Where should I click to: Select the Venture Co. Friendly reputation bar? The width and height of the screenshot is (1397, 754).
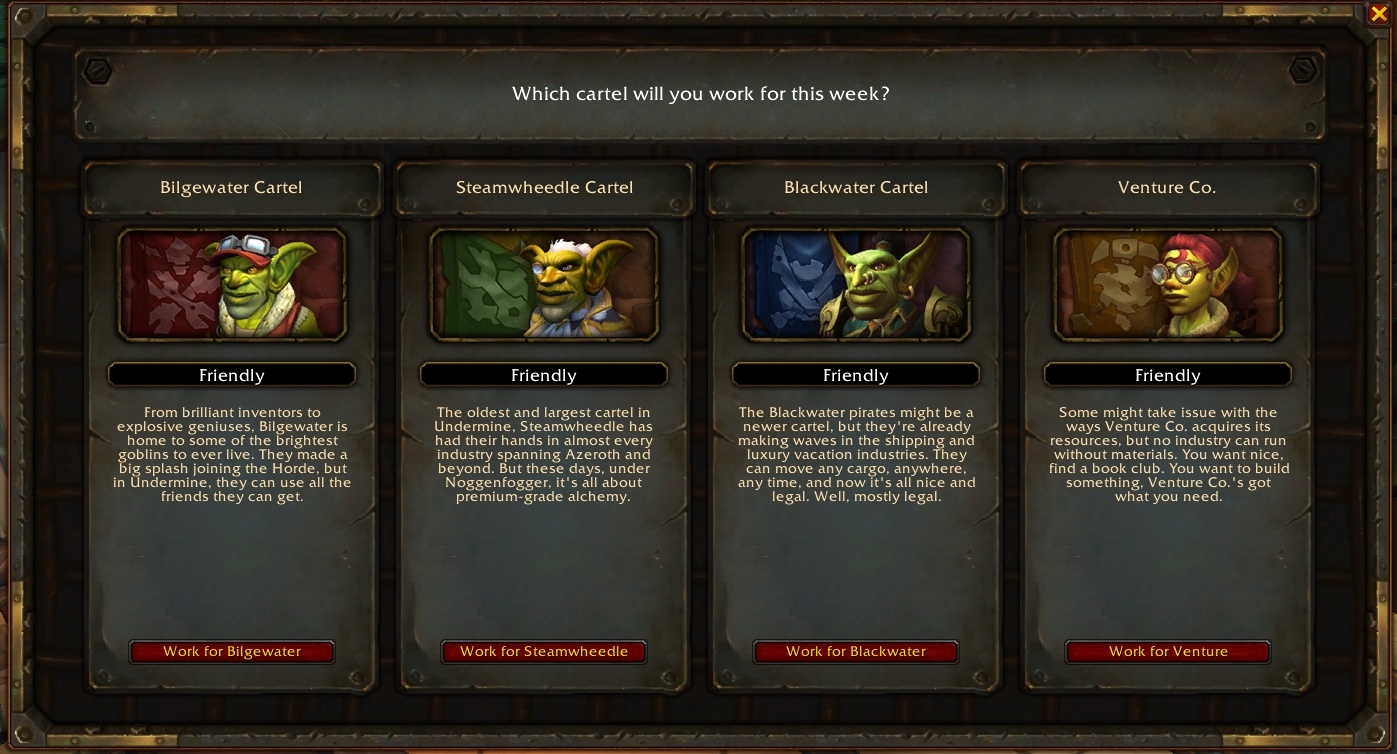(x=1168, y=375)
